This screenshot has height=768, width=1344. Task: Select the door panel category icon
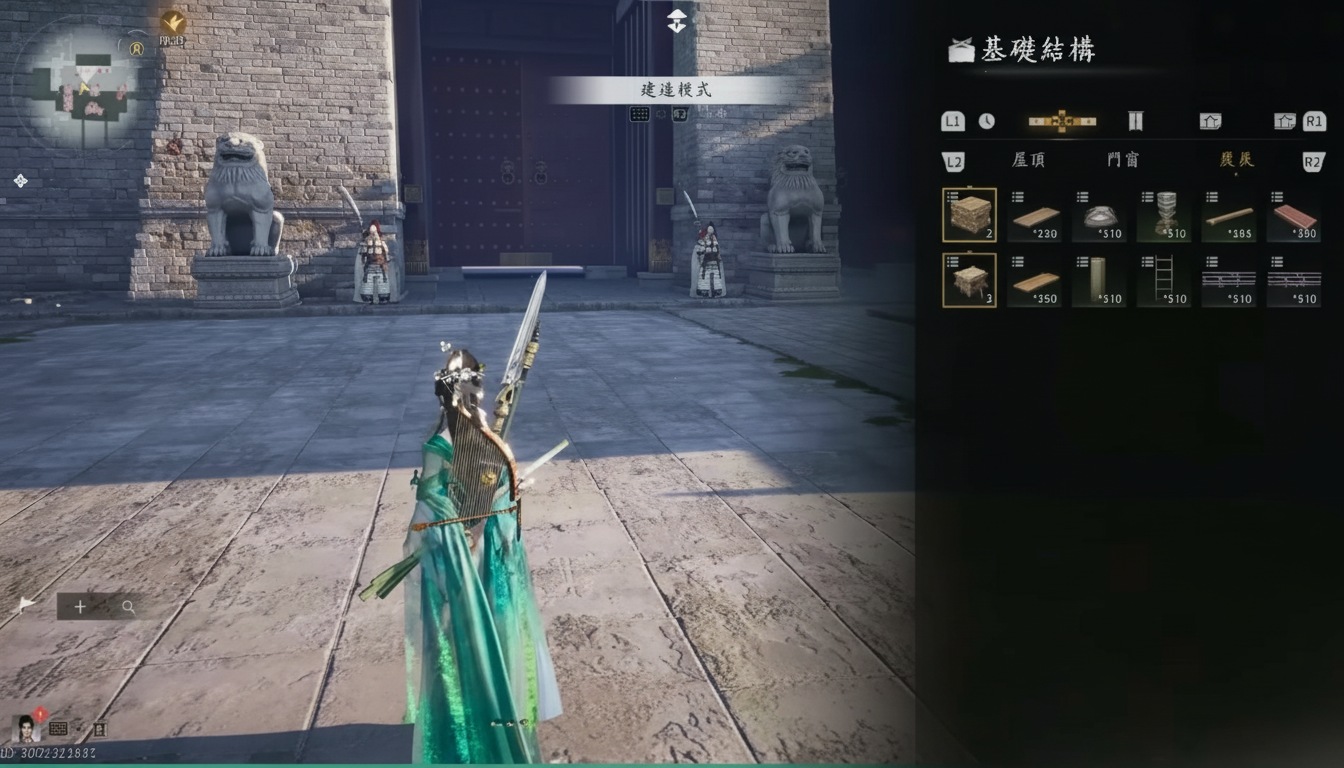[1136, 120]
